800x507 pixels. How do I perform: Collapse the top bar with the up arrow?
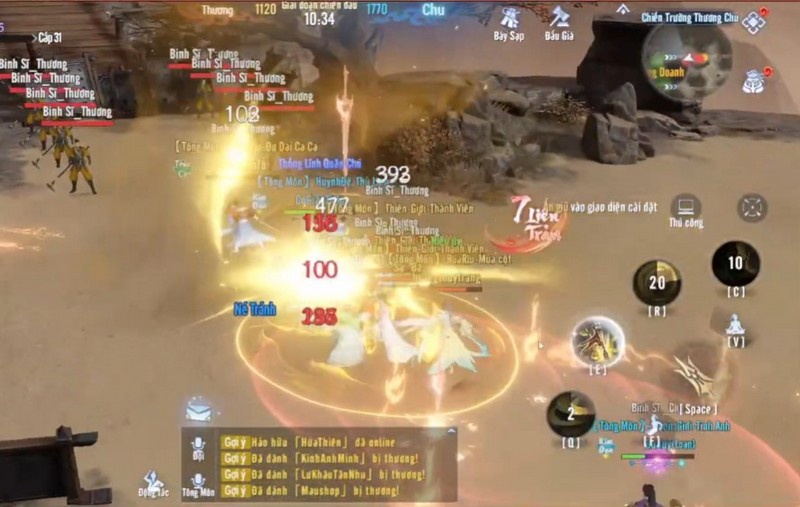pos(624,9)
